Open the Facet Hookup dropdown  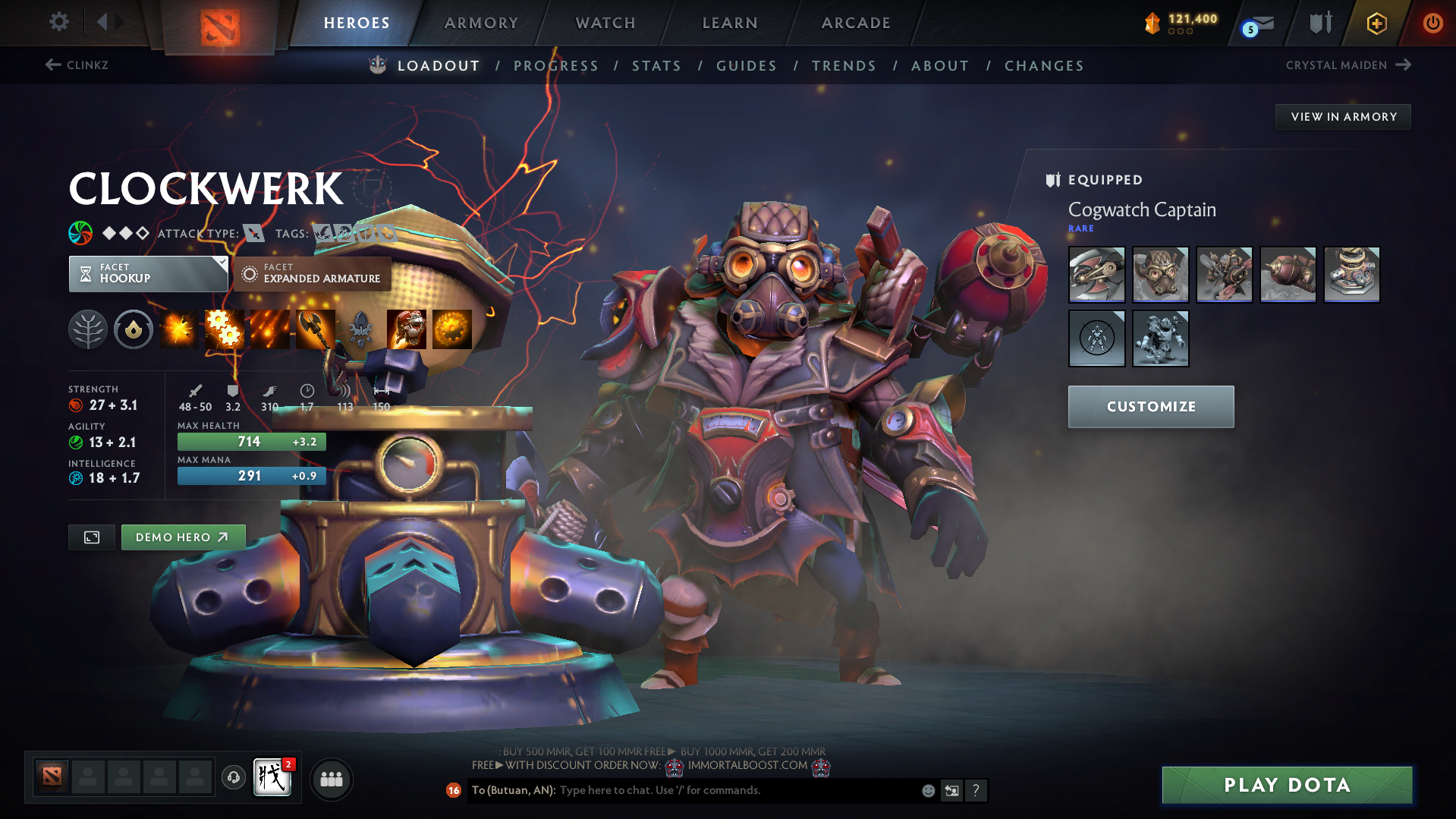tap(148, 273)
